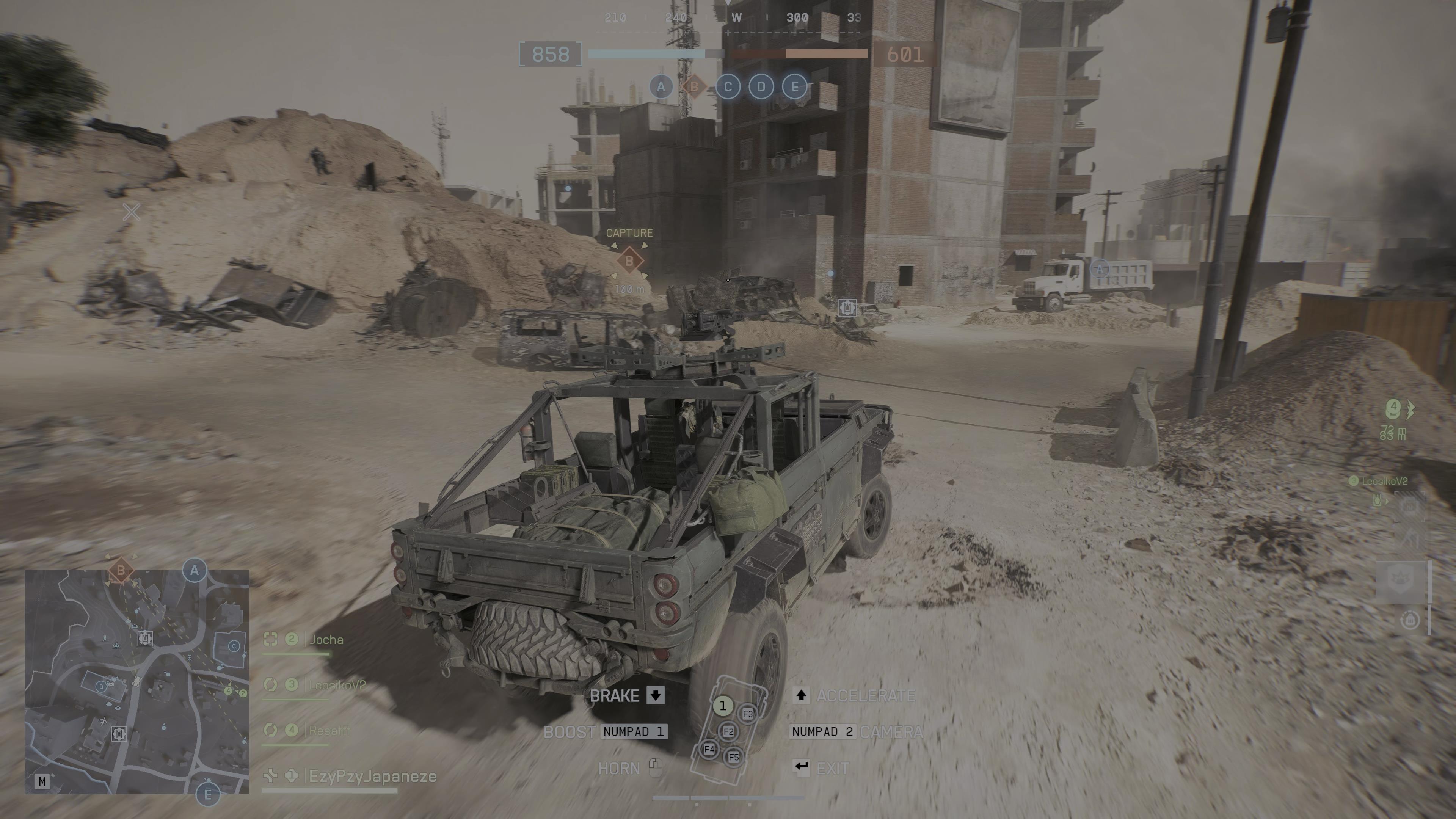Viewport: 1456px width, 819px height.
Task: Select objective C in the top objective row
Action: [x=728, y=87]
